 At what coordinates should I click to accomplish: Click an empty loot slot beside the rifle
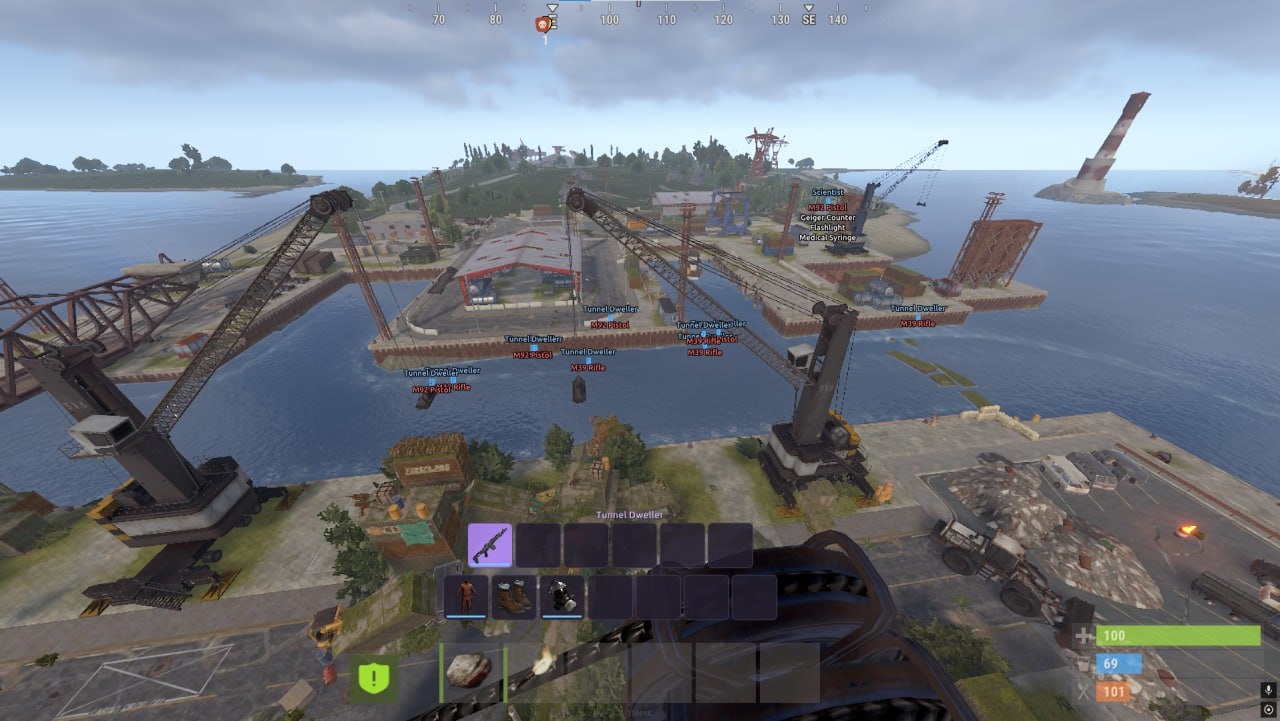[x=539, y=546]
